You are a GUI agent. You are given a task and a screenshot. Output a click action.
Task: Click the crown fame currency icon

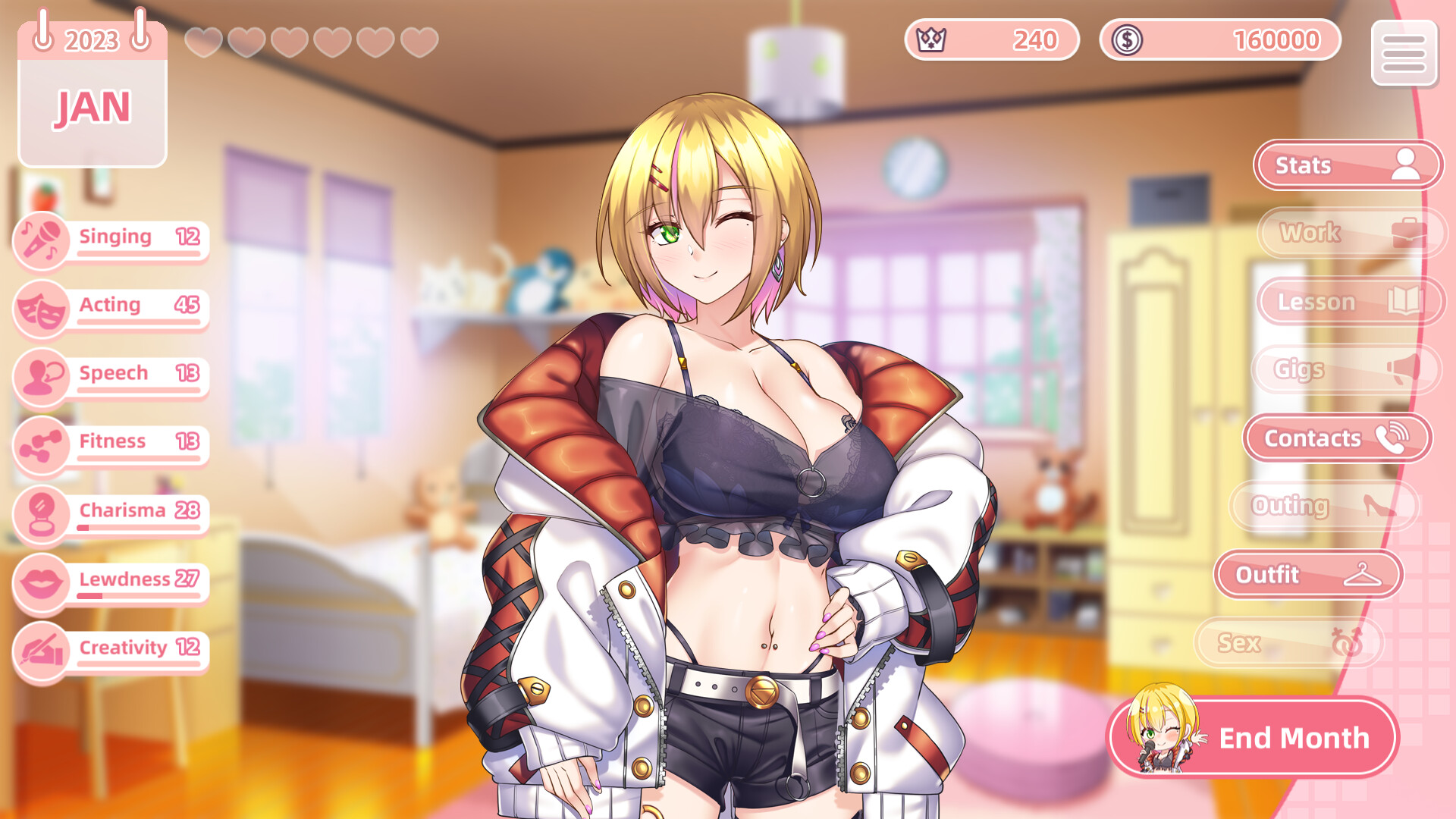click(931, 39)
